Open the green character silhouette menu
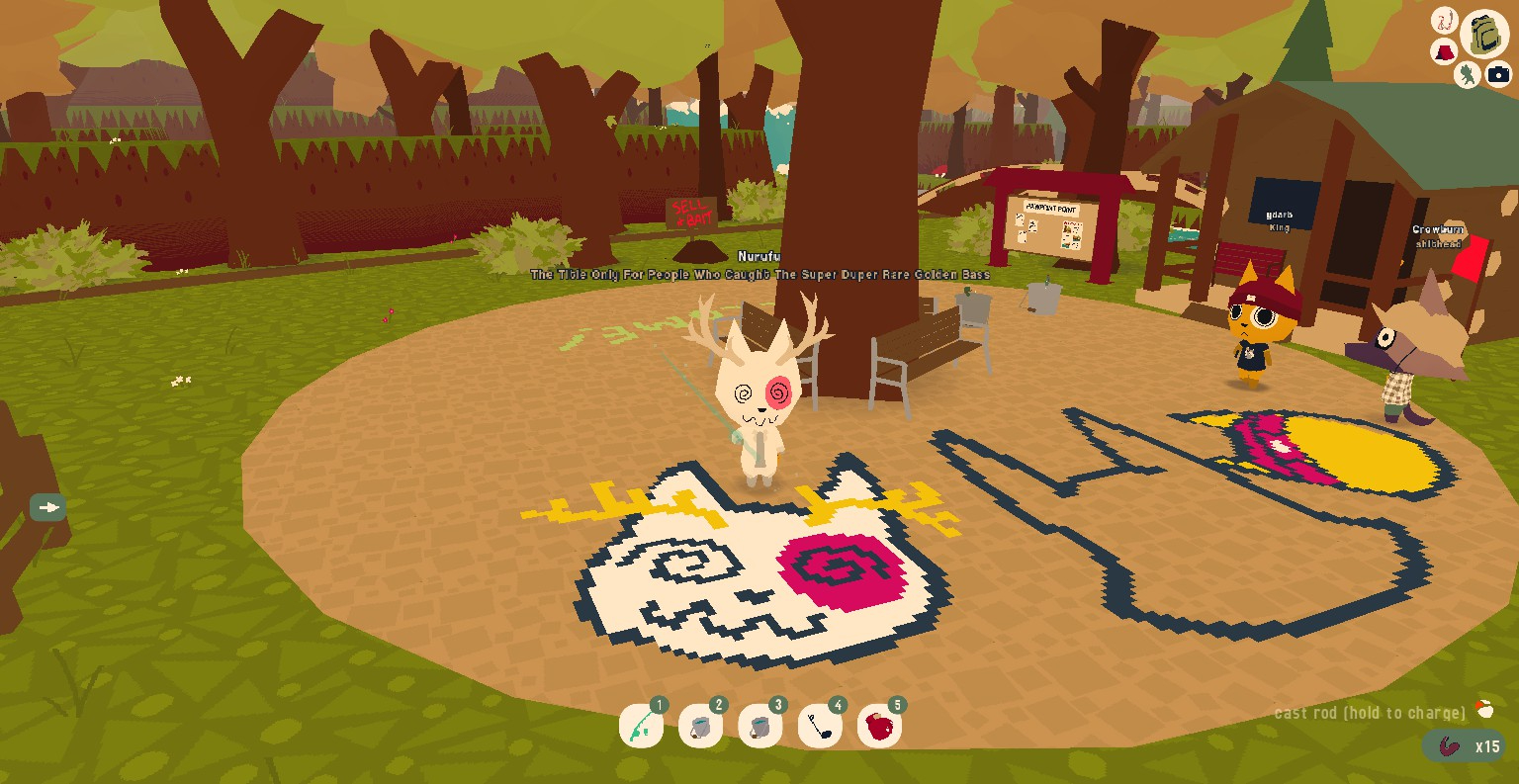The height and width of the screenshot is (784, 1519). pos(1467,74)
